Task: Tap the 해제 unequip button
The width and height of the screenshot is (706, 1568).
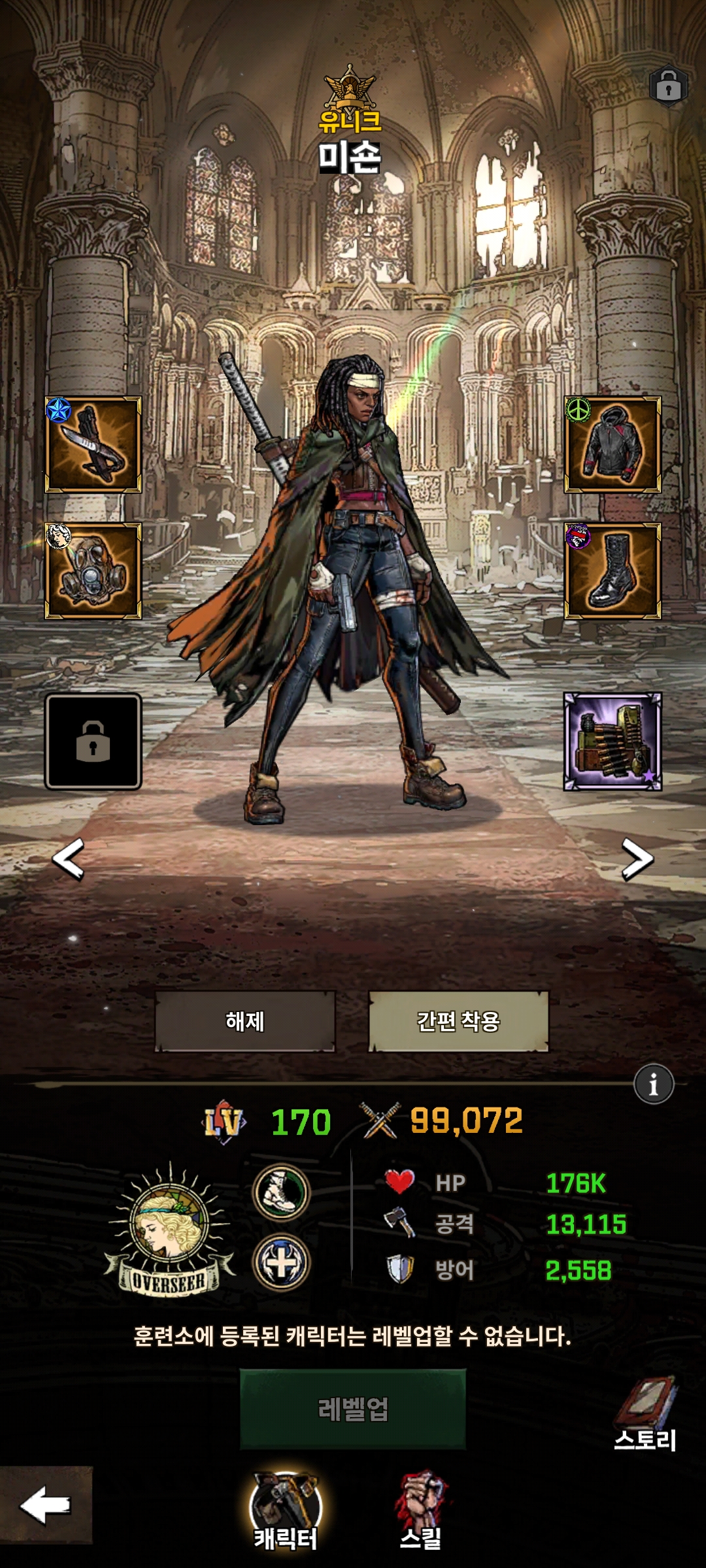Action: pyautogui.click(x=245, y=1021)
